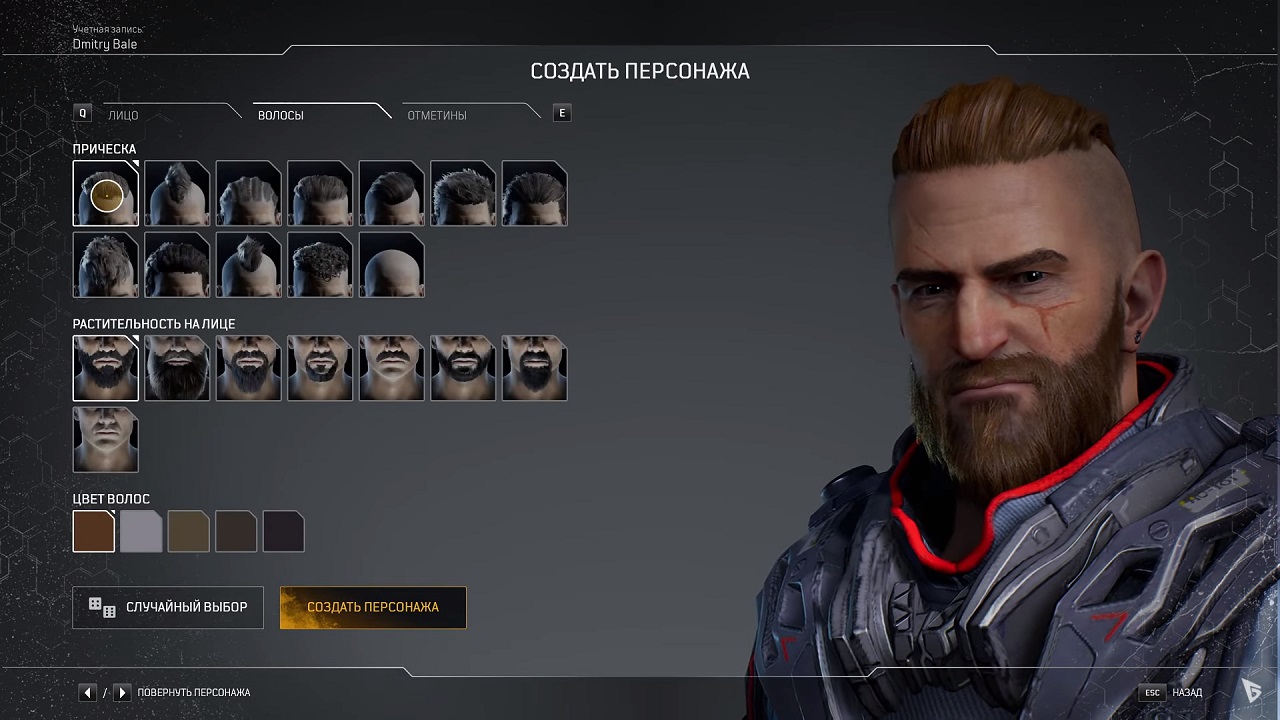Choose the black hair color swatch
Screen dimensions: 1280x720
pos(283,532)
